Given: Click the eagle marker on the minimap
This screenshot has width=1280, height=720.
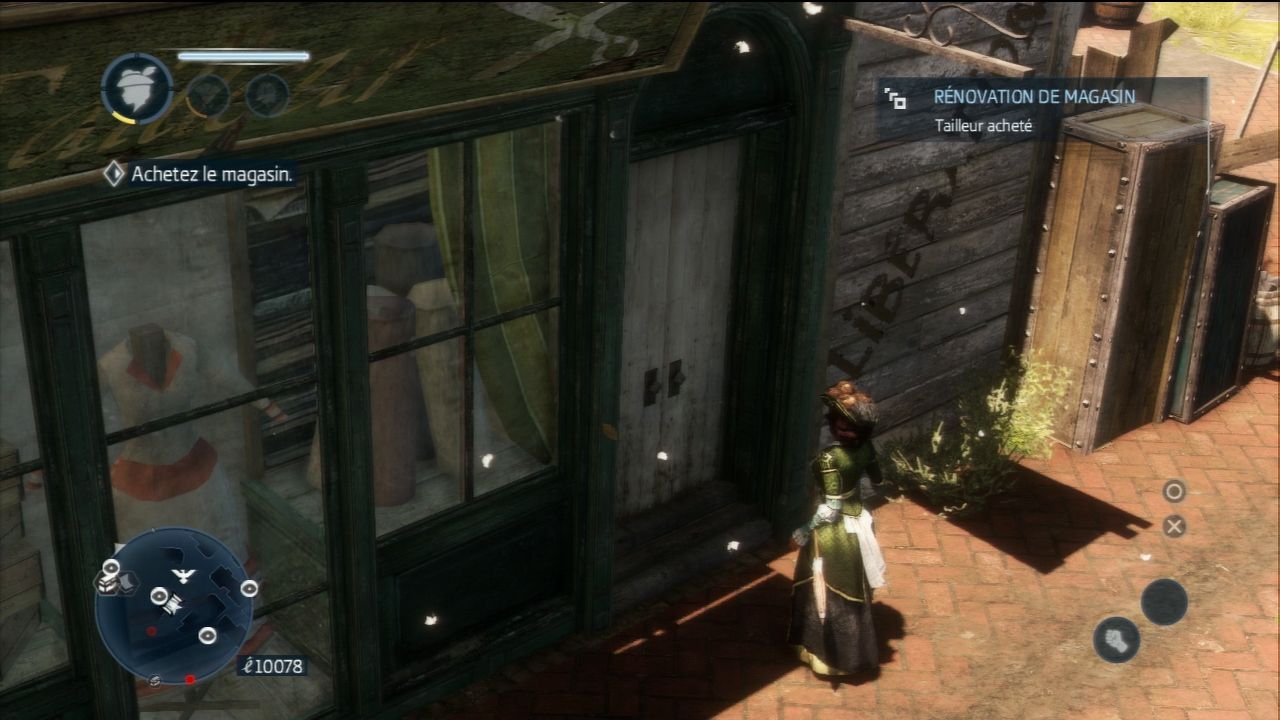Looking at the screenshot, I should click(181, 574).
